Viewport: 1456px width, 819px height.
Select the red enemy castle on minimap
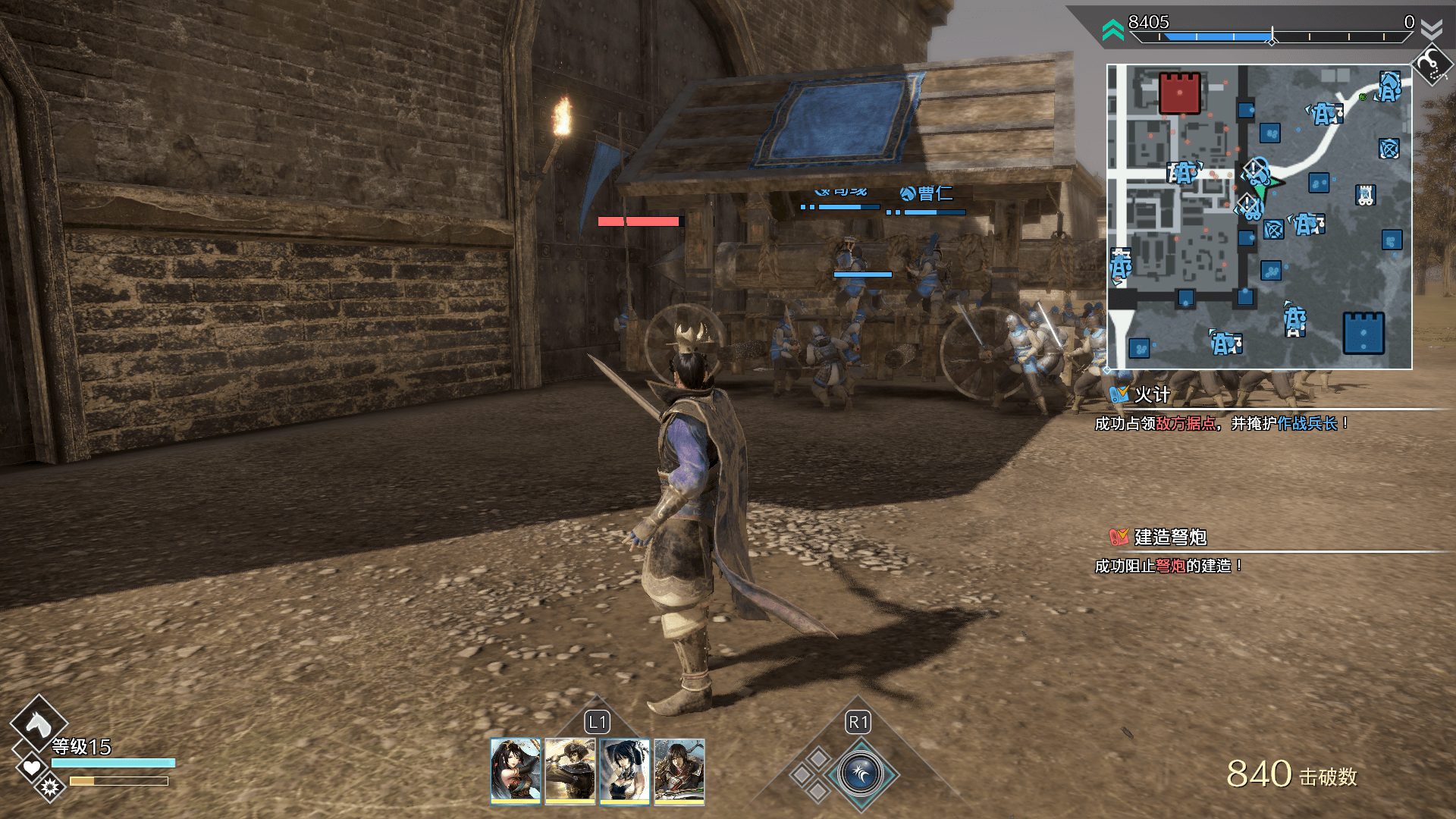(1179, 93)
